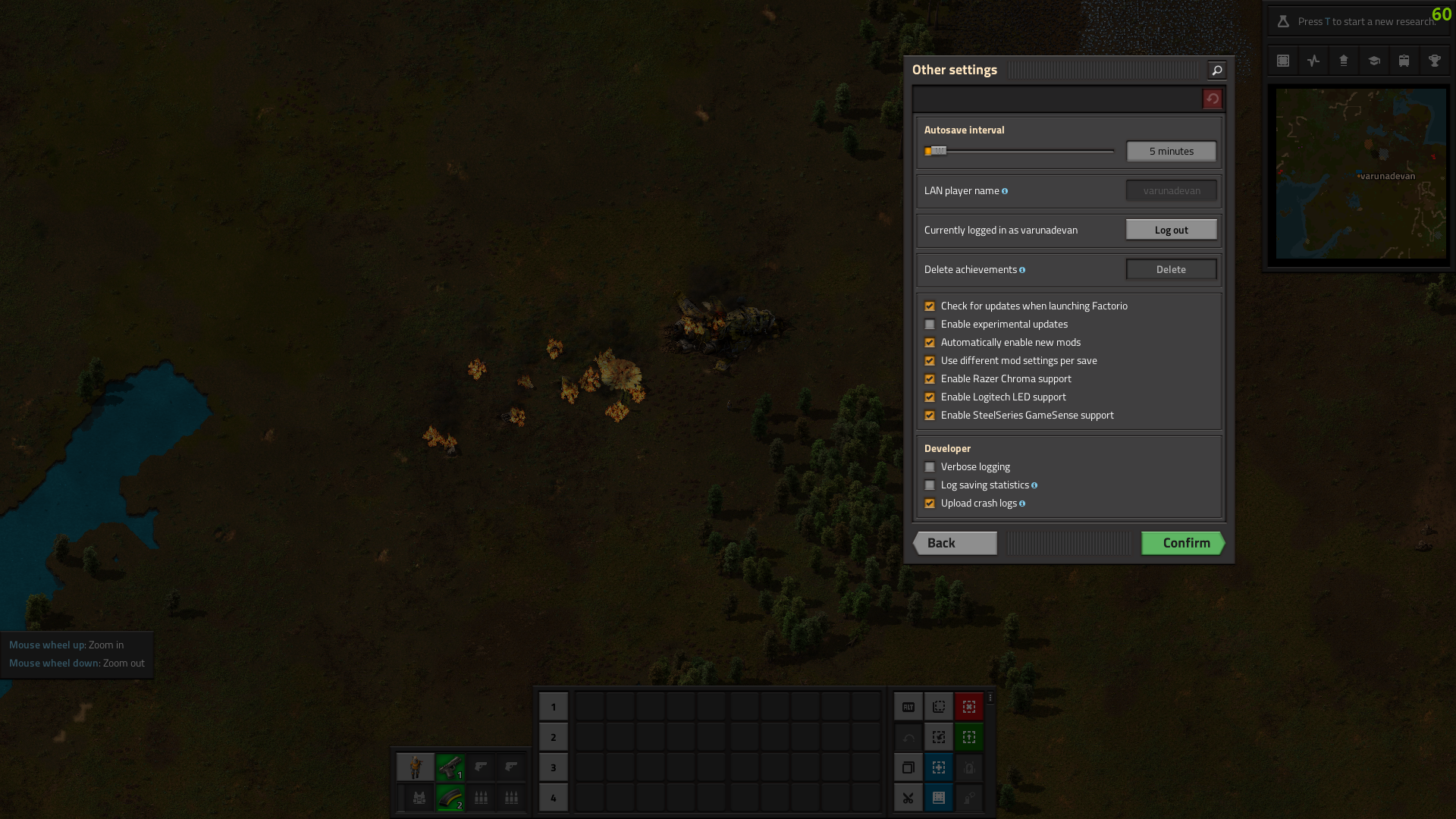This screenshot has width=1456, height=819.
Task: Edit the 5 minutes autosave field
Action: pos(1171,151)
